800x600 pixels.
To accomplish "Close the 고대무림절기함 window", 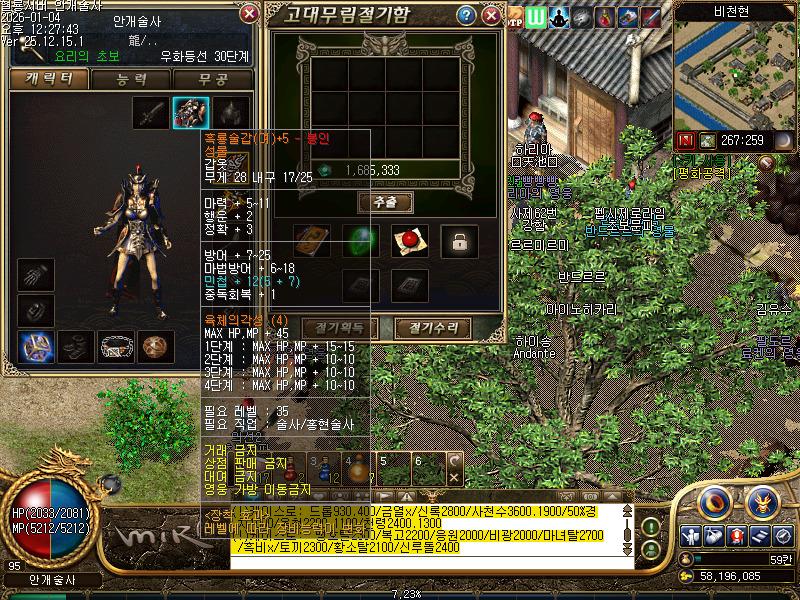I will click(491, 15).
